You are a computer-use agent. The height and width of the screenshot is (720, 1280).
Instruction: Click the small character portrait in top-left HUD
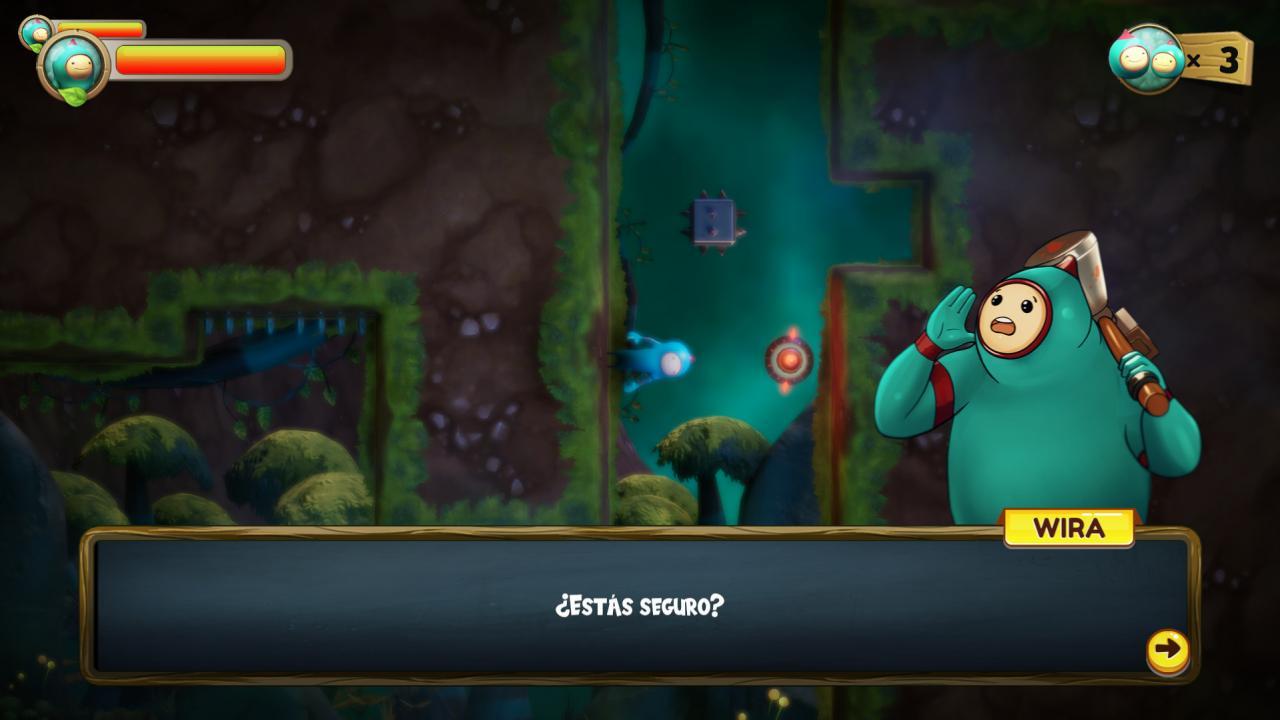coord(36,30)
